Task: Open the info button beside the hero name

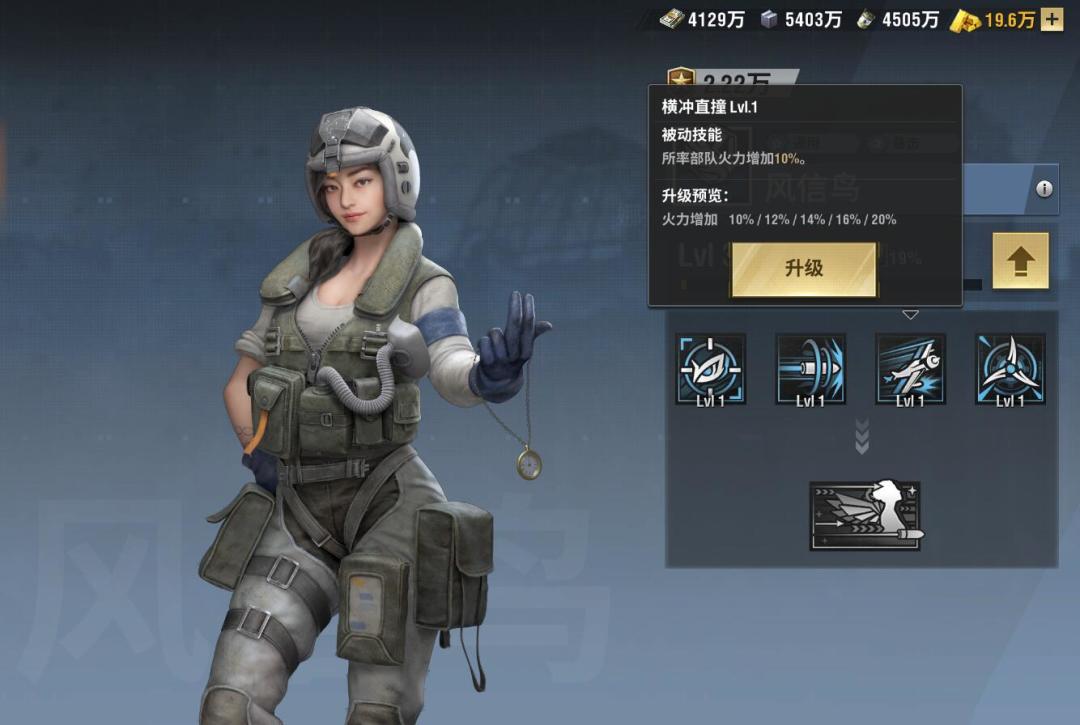Action: [1044, 189]
